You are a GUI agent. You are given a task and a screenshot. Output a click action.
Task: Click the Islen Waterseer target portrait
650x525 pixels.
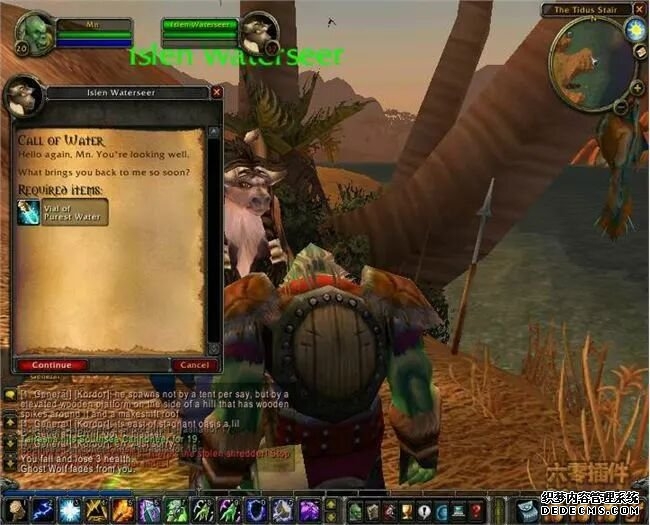pos(257,33)
